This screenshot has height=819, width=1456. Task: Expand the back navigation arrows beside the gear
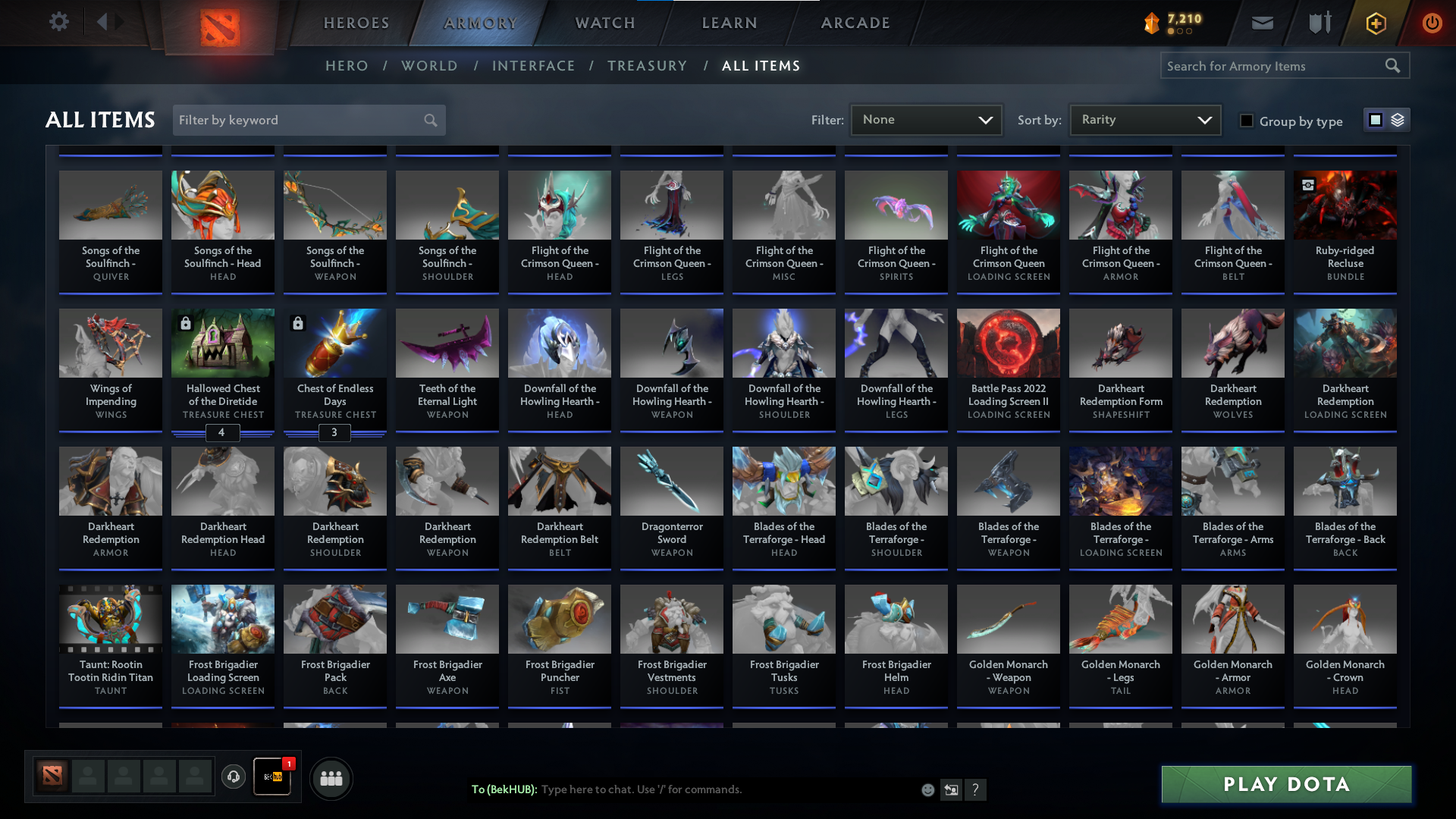pyautogui.click(x=108, y=22)
